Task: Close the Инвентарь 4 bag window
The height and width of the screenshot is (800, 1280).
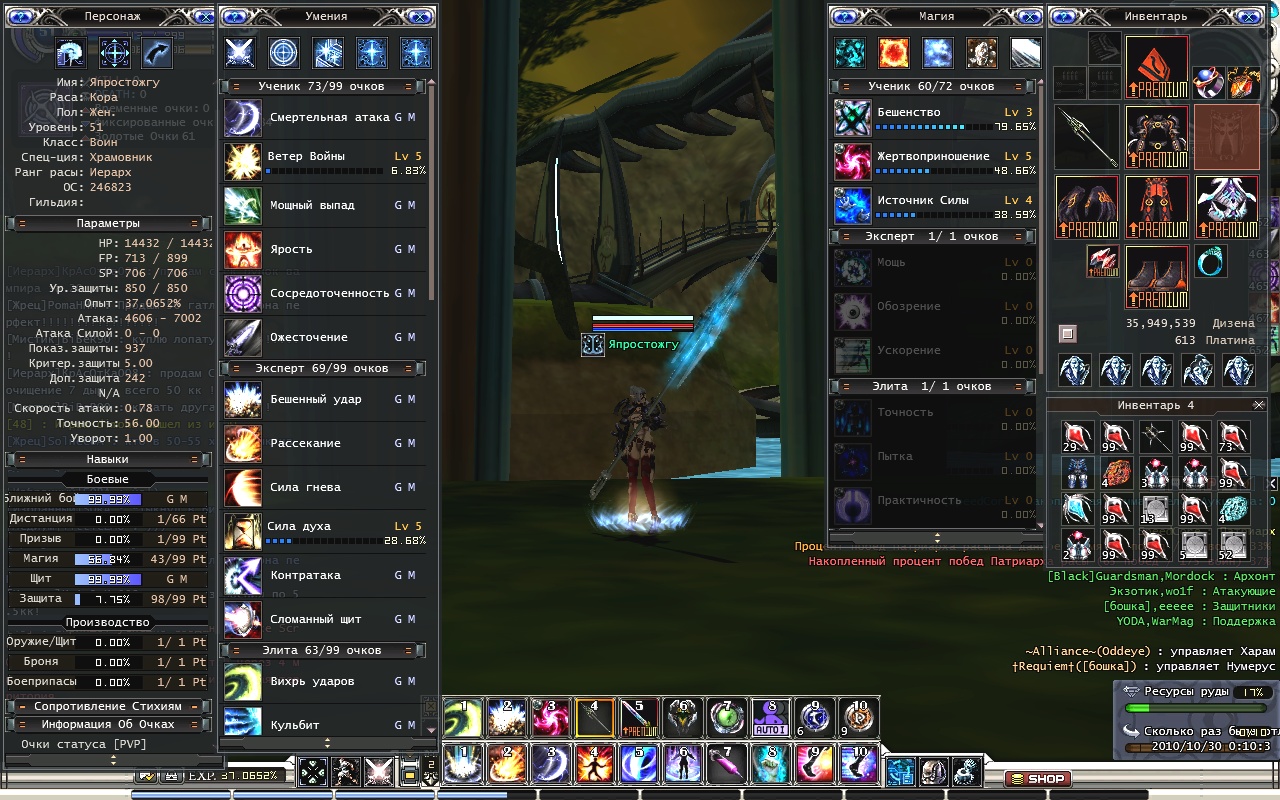Action: click(x=1259, y=405)
